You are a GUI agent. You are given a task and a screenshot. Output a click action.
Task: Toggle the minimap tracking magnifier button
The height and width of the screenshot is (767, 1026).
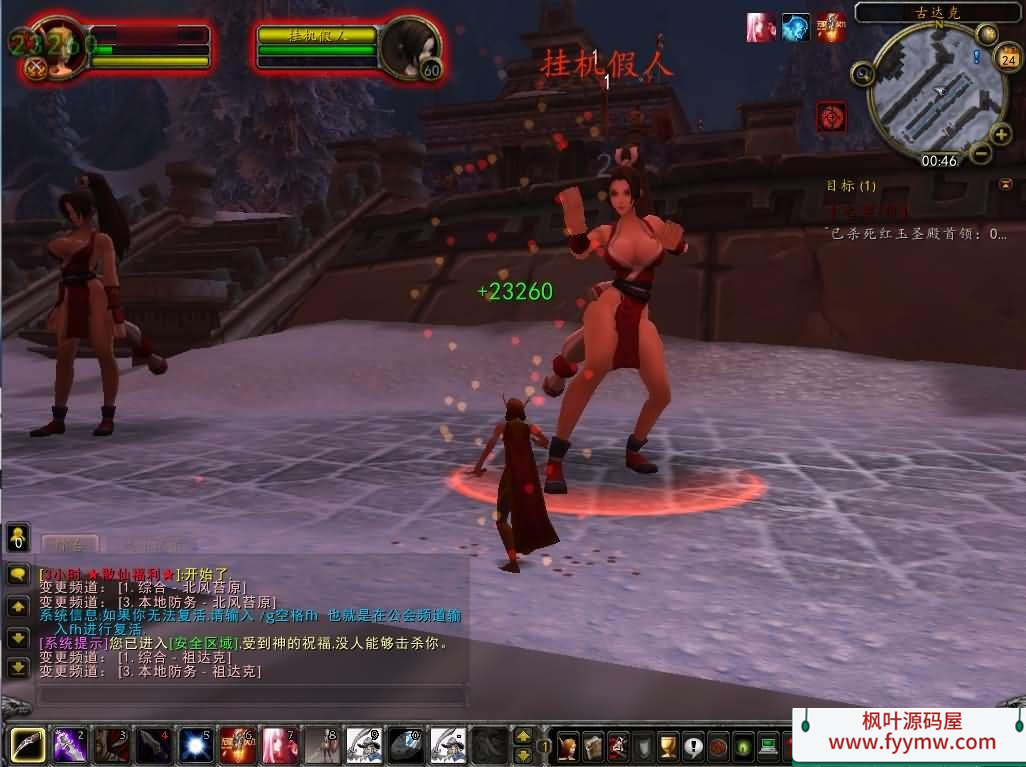click(862, 73)
